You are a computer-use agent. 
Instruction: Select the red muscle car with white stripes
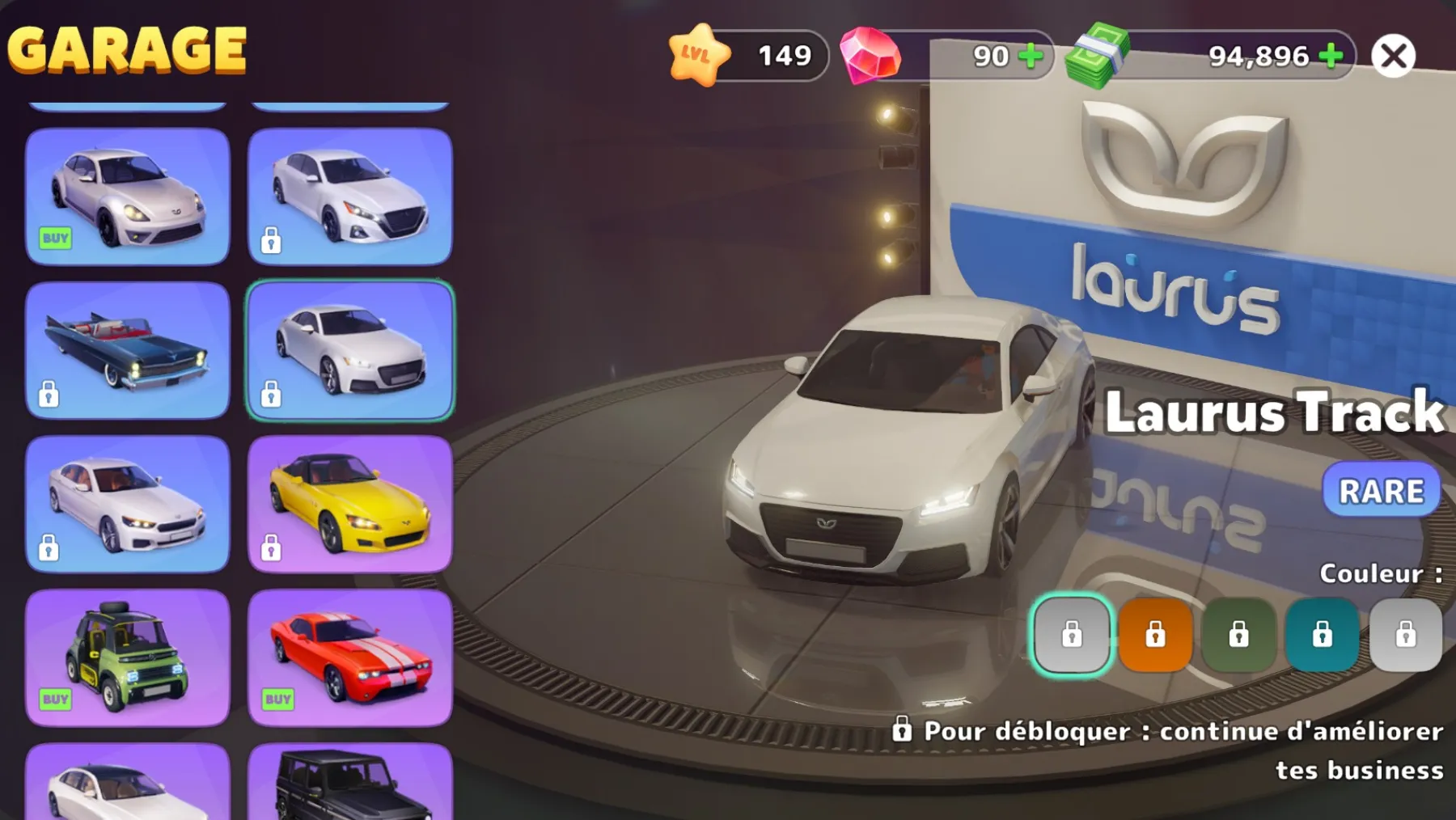(x=349, y=657)
